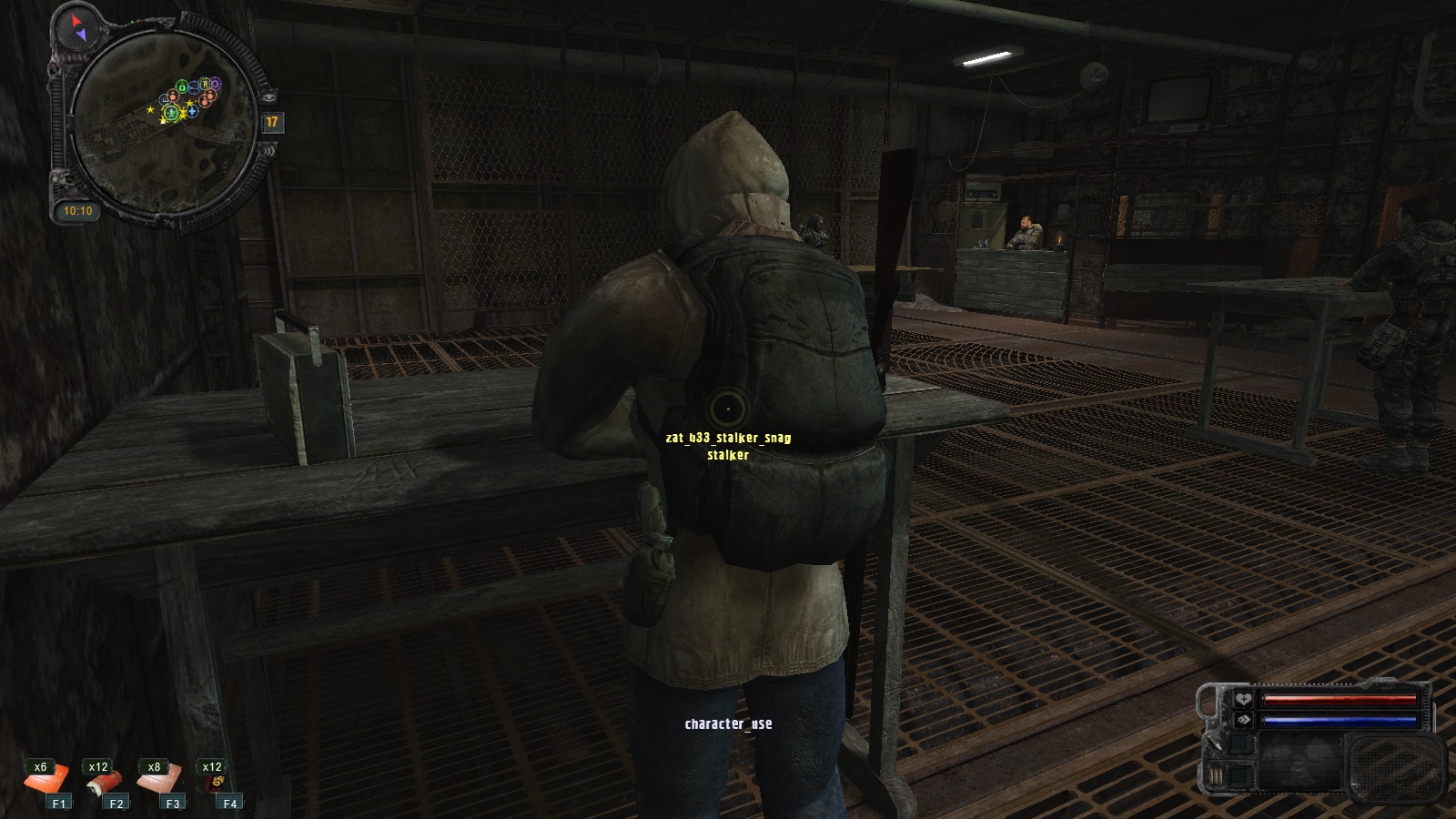The height and width of the screenshot is (819, 1456).
Task: Click the compass dial above the minimap
Action: 78,27
